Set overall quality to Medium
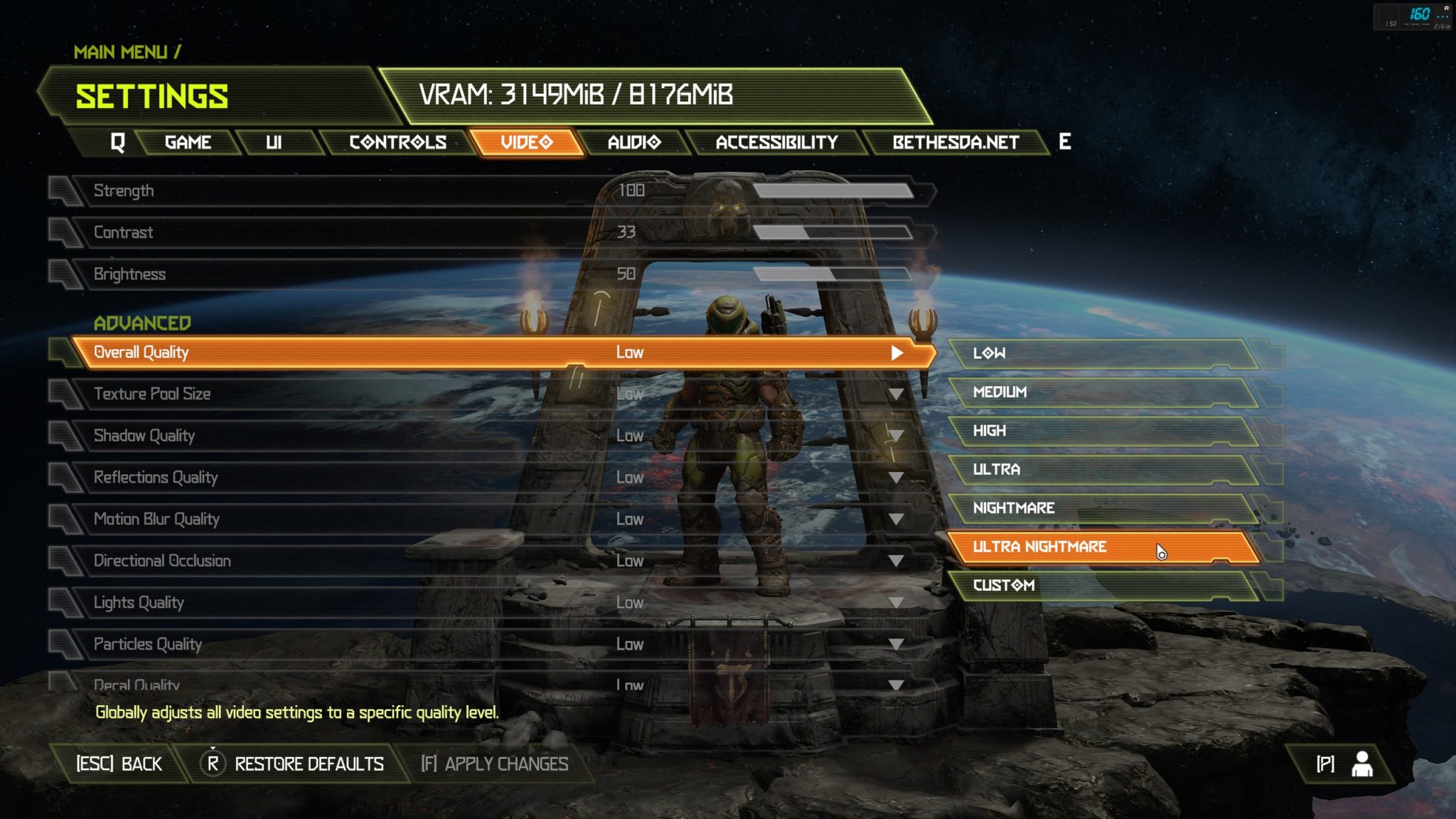Viewport: 1456px width, 819px height. tap(1102, 392)
